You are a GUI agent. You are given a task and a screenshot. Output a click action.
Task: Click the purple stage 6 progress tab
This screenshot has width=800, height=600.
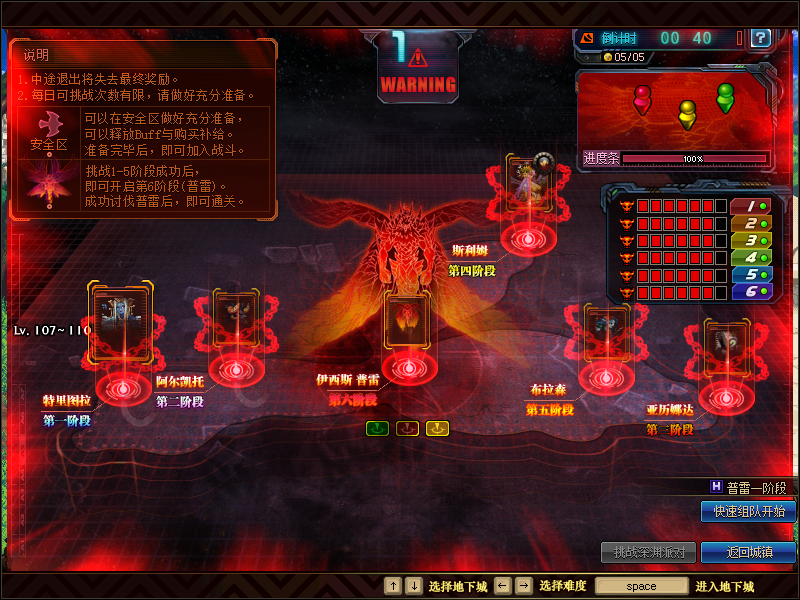(750, 291)
